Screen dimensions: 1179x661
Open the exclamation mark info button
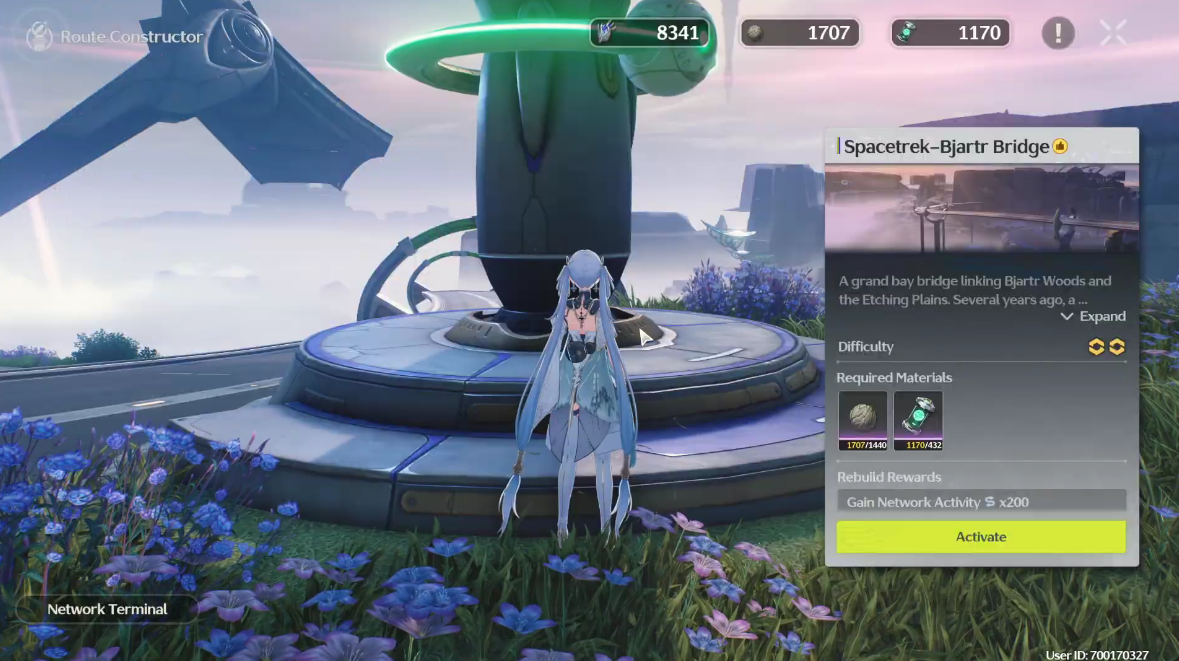1057,33
